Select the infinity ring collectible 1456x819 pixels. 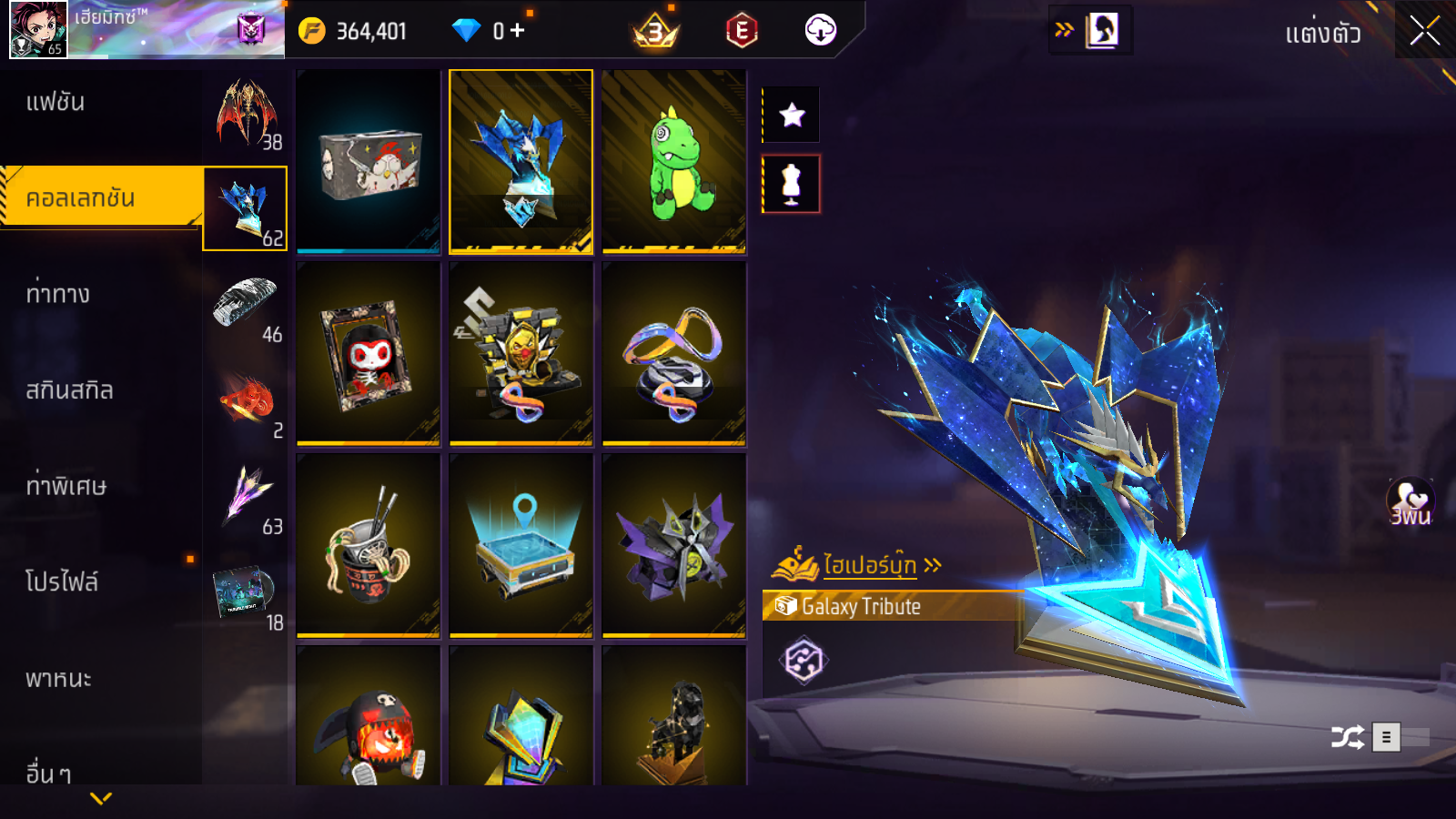674,354
